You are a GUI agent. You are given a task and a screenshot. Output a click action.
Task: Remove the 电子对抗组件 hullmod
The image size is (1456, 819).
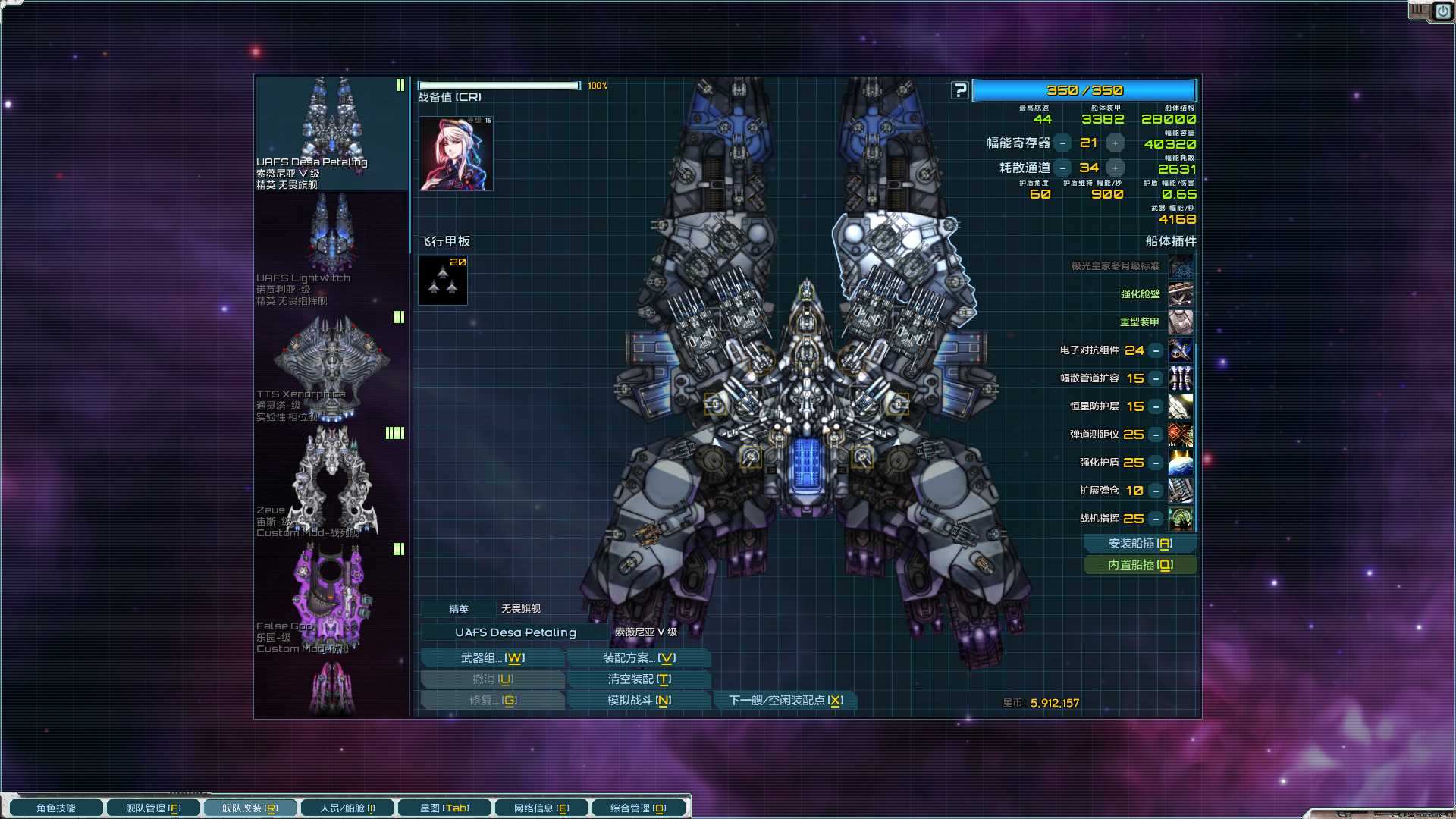(x=1156, y=350)
